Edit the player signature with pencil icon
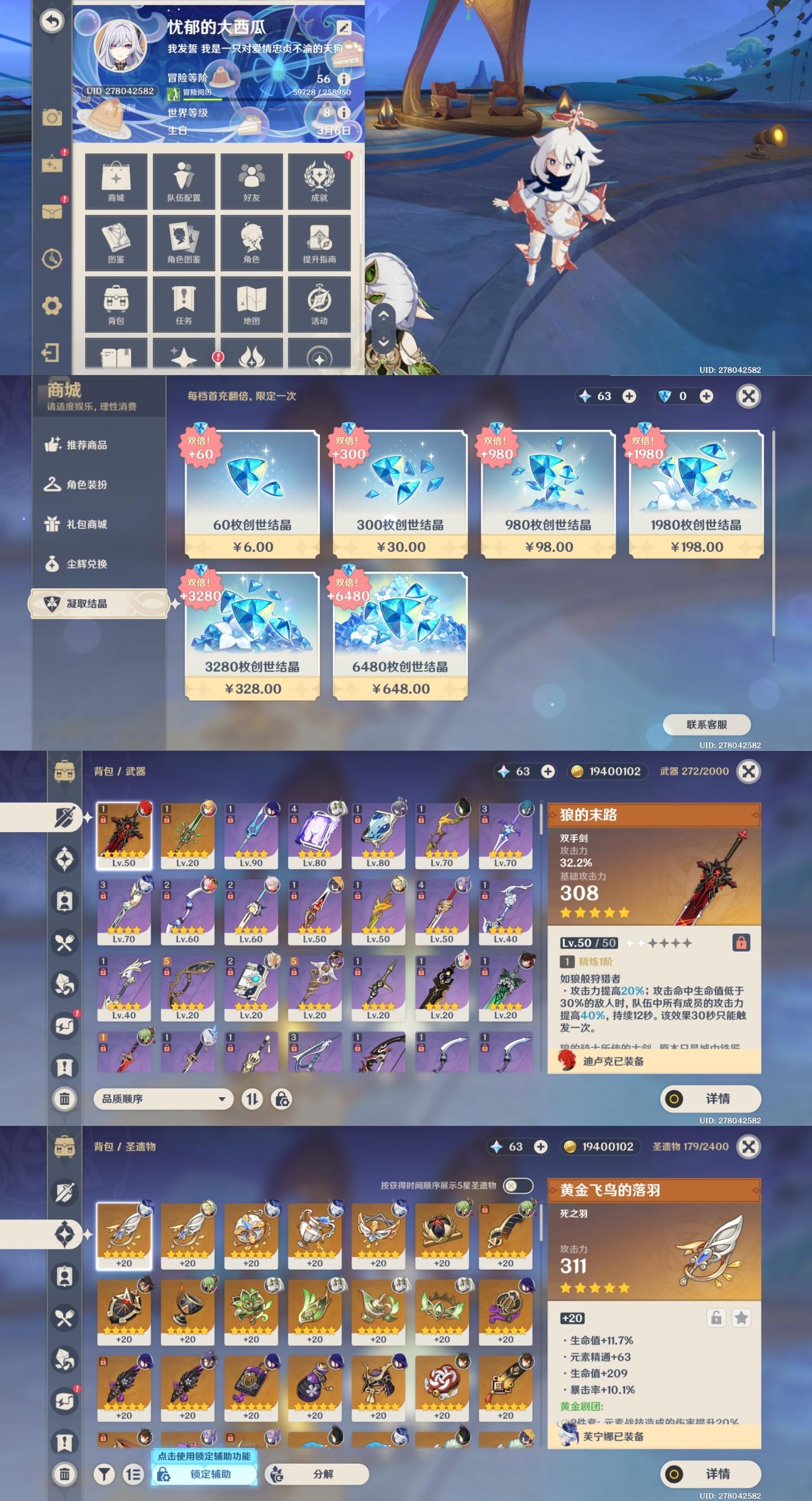This screenshot has width=812, height=1501. [343, 28]
